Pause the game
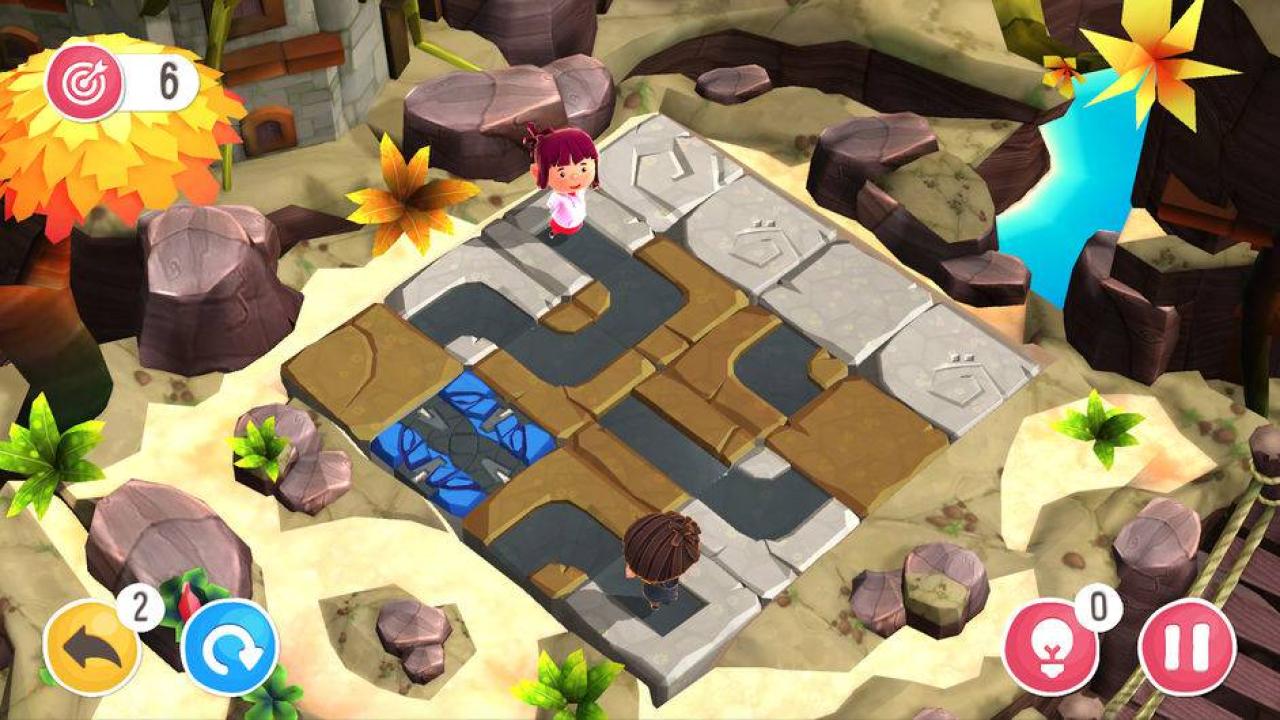The height and width of the screenshot is (720, 1280). tap(1187, 647)
